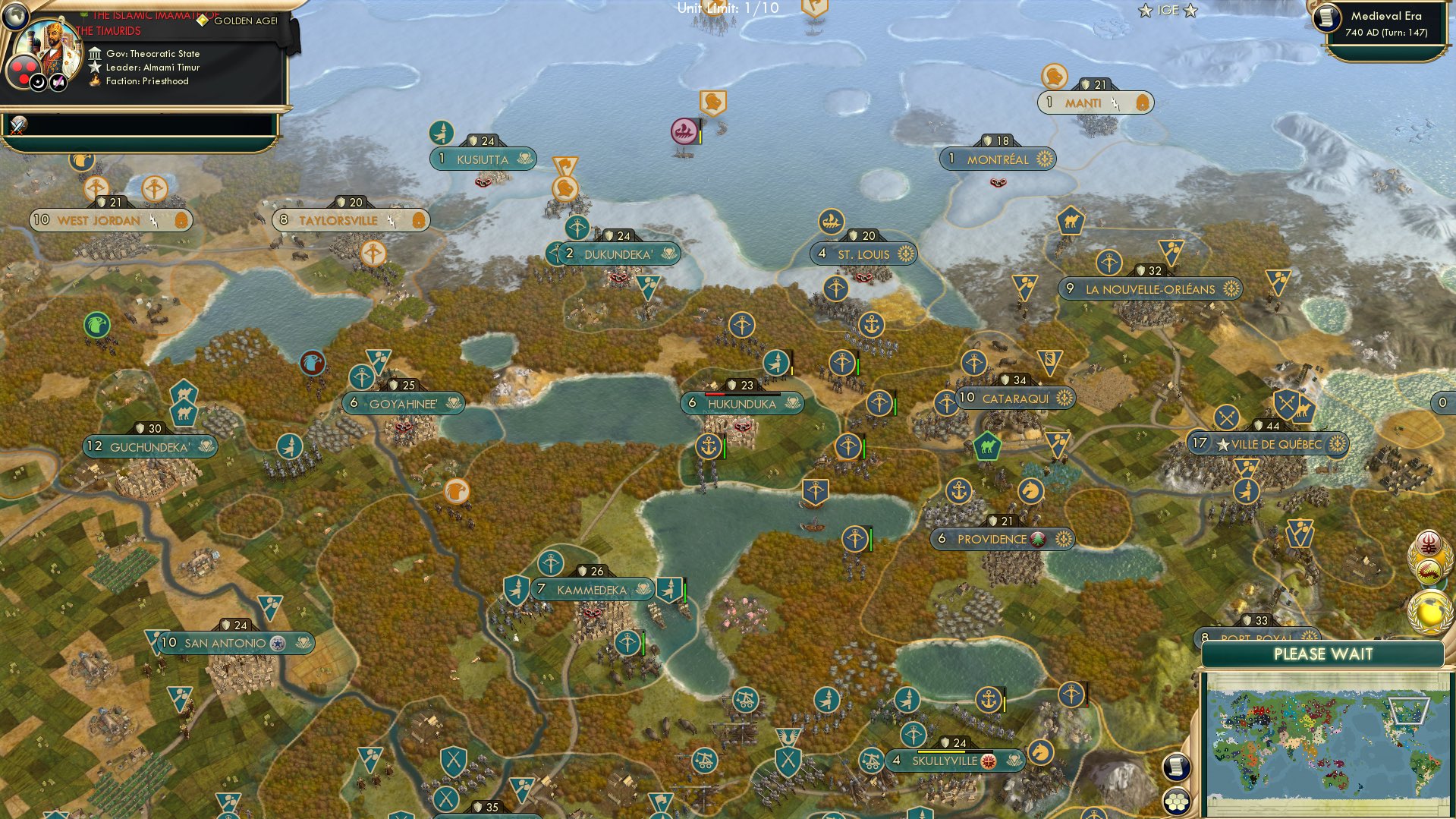This screenshot has width=1456, height=819.
Task: Open the Skullyville city banner
Action: coord(956,759)
